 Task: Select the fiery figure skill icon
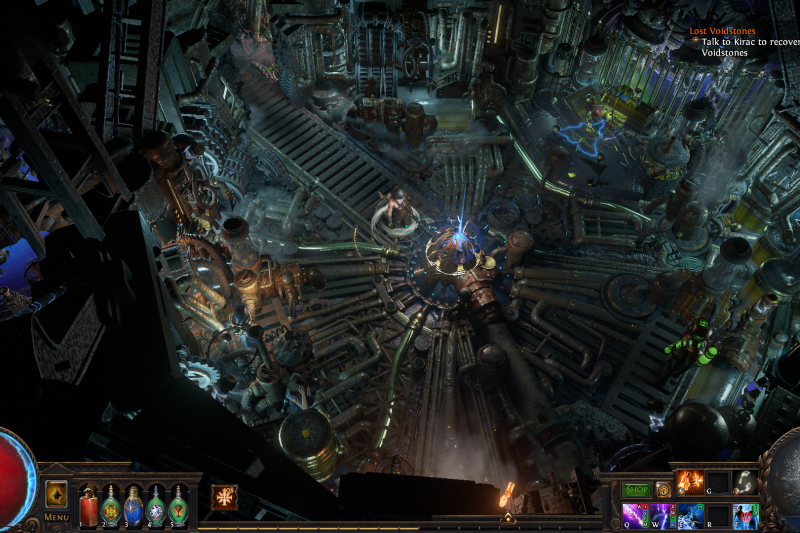click(691, 483)
